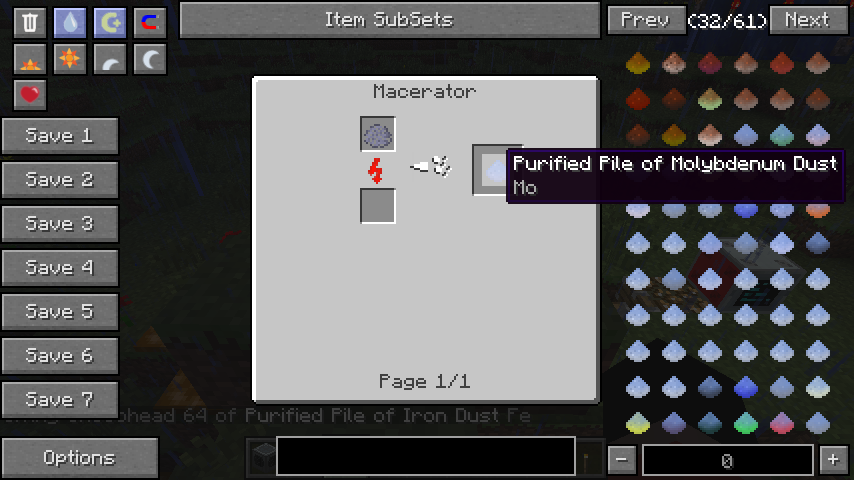The height and width of the screenshot is (480, 854).
Task: Open the Item SubSets dropdown
Action: [x=388, y=20]
